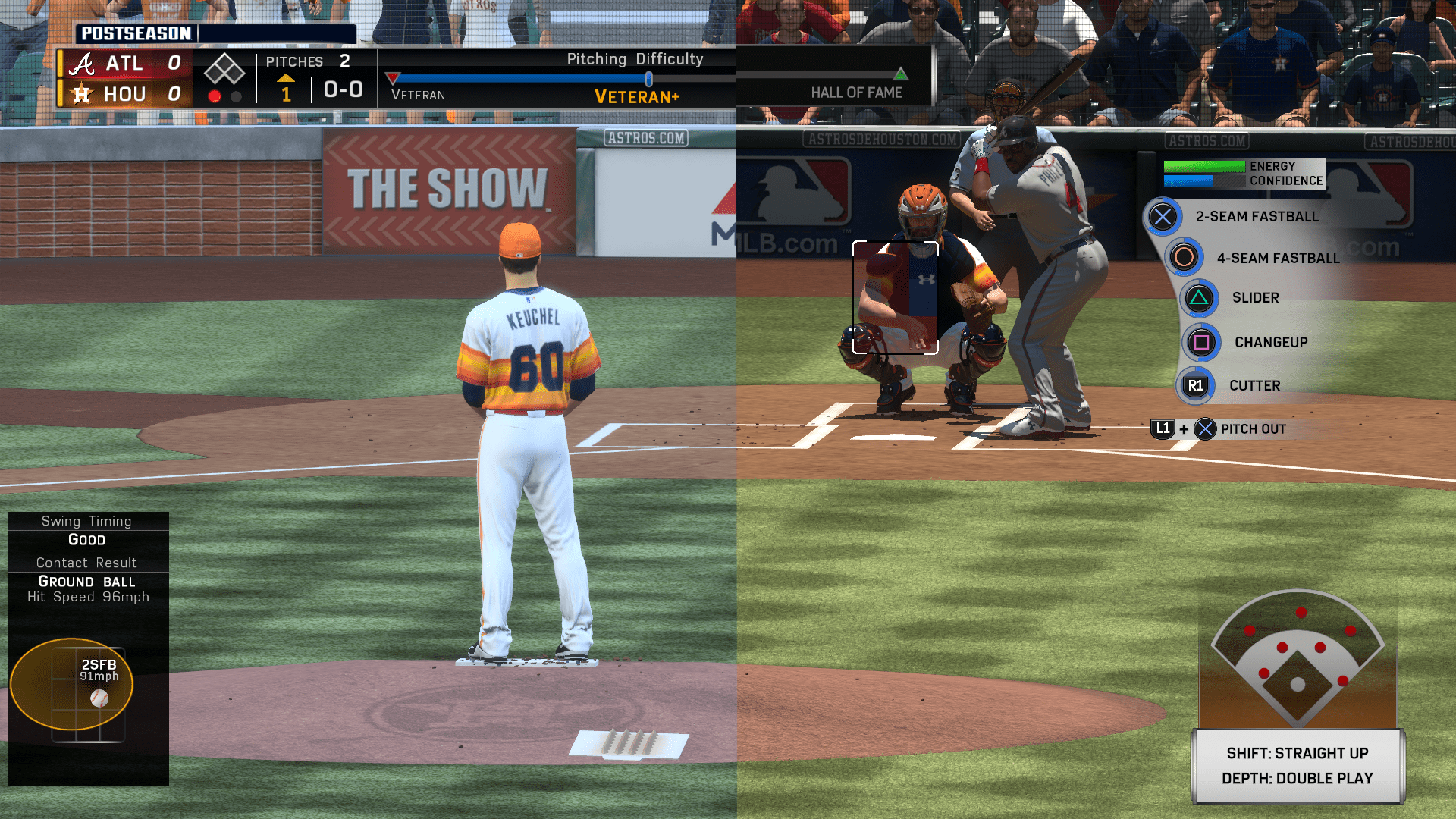Pick the Changeup pitch icon
Image resolution: width=1456 pixels, height=819 pixels.
1200,342
